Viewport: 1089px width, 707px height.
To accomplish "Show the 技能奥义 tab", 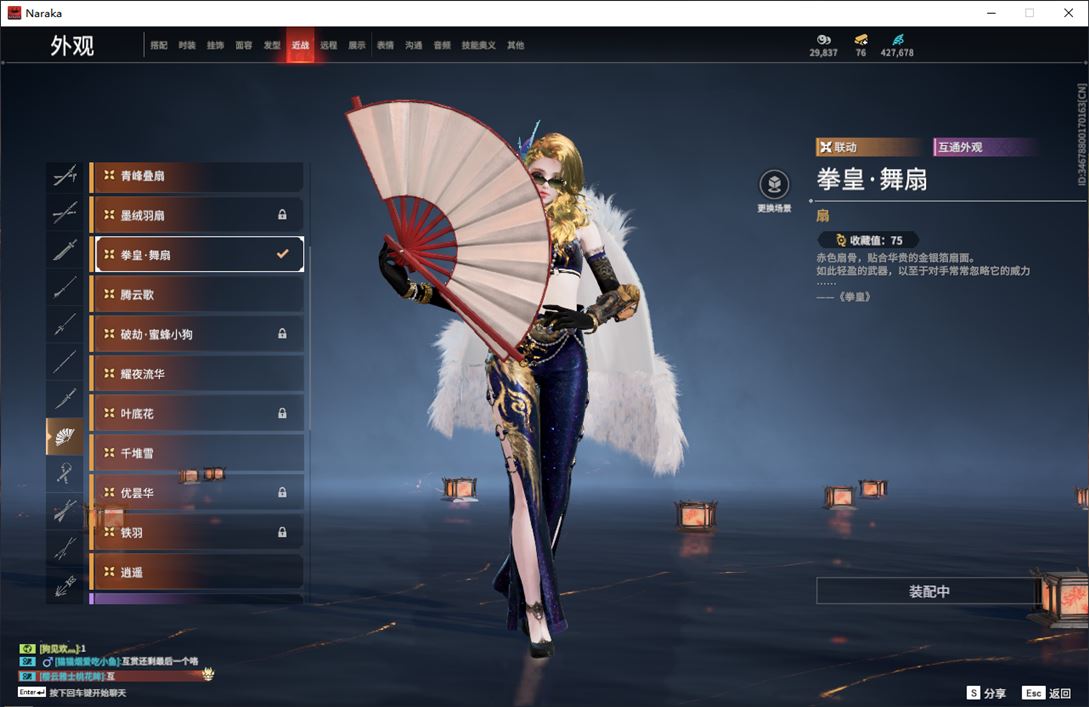I will (x=478, y=46).
